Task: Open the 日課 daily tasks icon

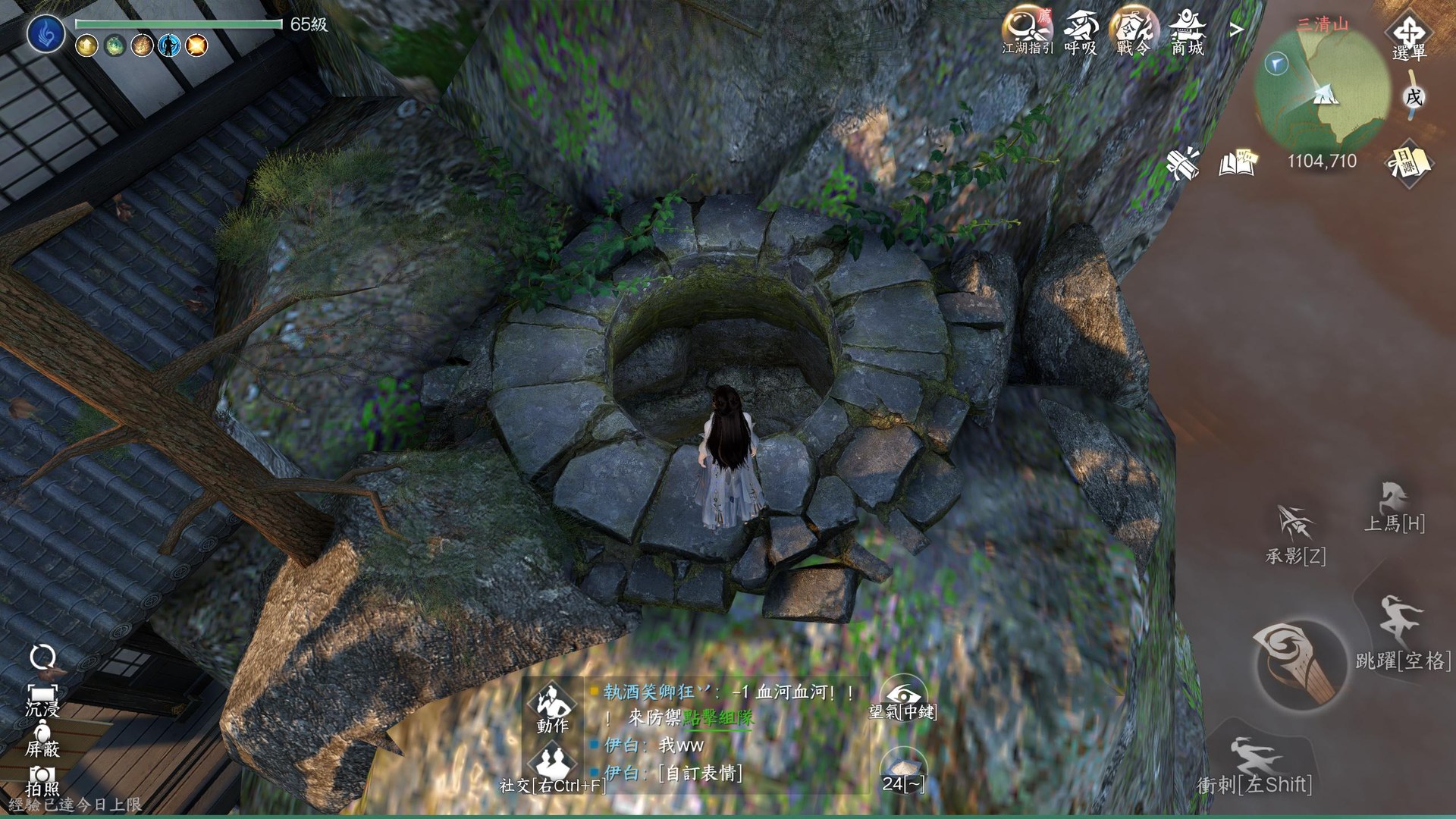Action: coord(1408,162)
